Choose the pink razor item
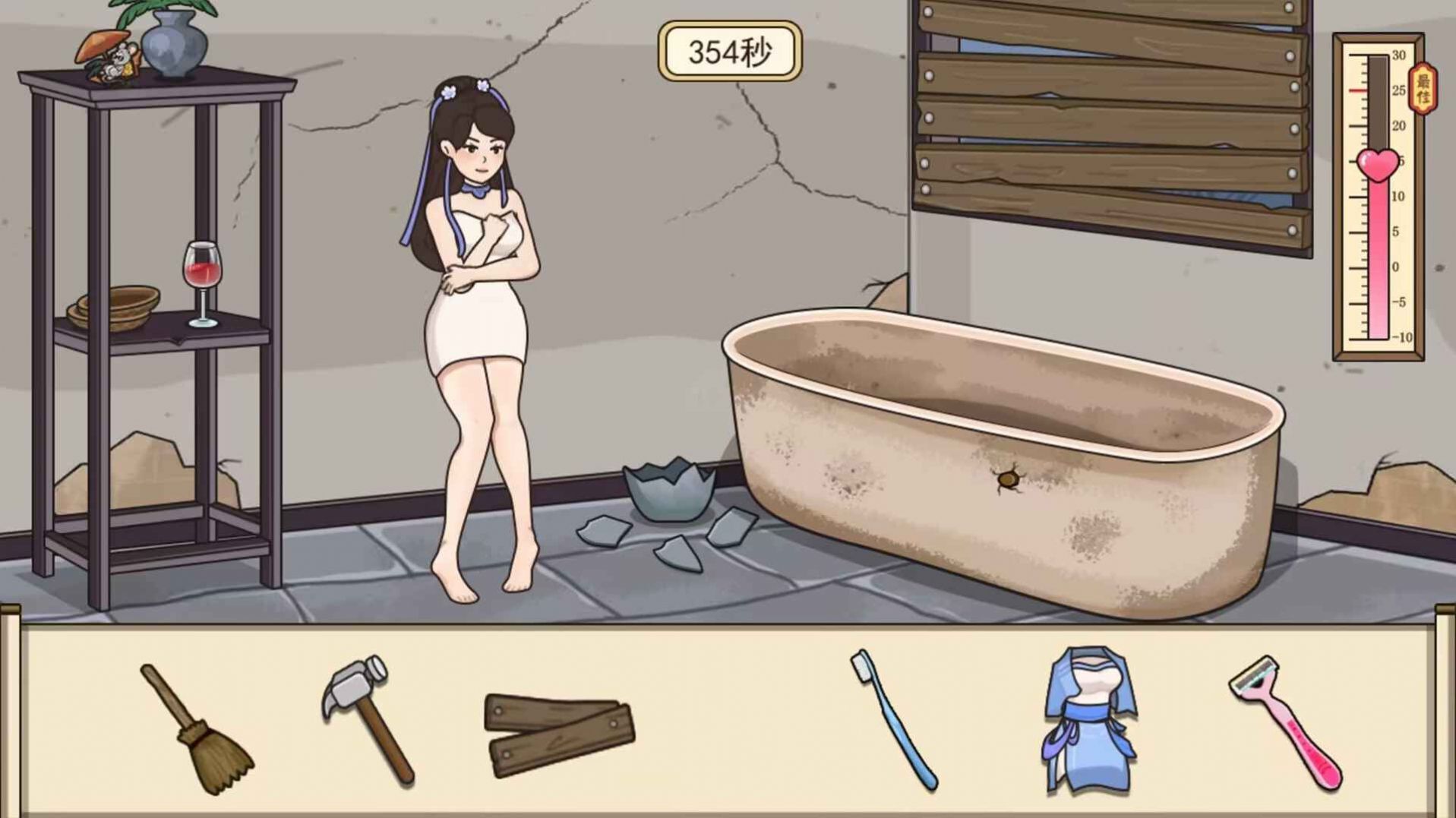 point(1285,722)
